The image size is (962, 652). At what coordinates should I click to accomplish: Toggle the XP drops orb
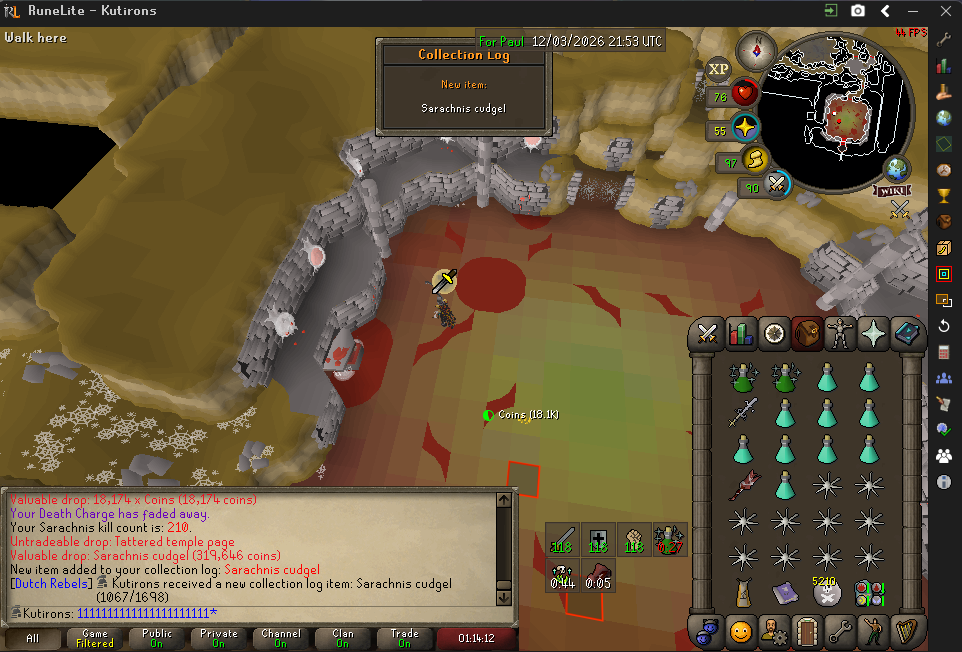[718, 69]
